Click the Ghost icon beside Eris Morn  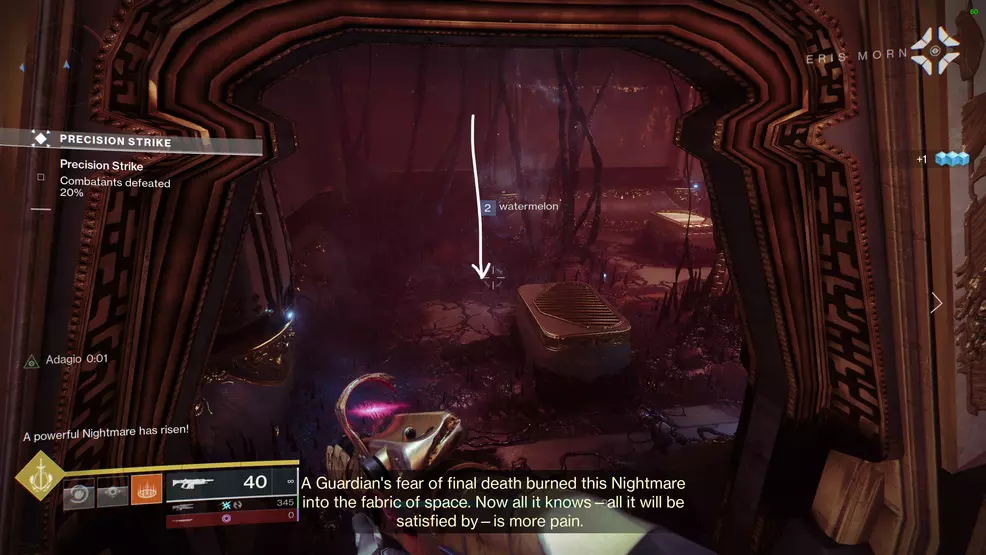tap(935, 49)
